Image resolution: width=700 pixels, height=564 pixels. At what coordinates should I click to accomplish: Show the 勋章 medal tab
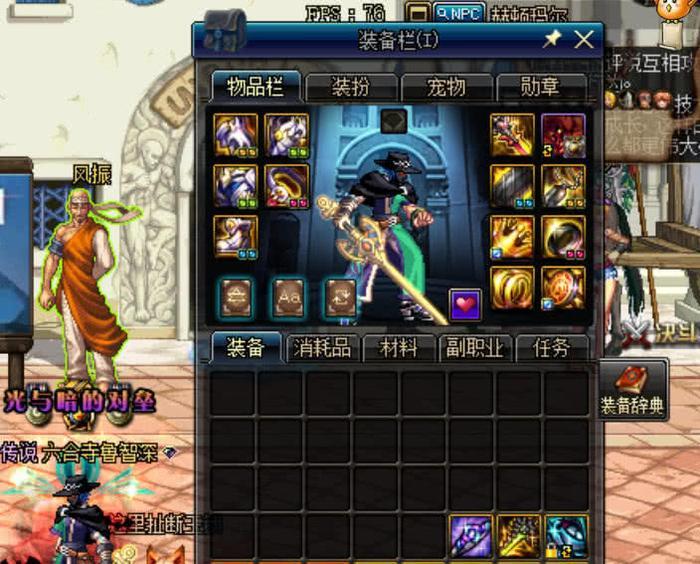coord(540,87)
